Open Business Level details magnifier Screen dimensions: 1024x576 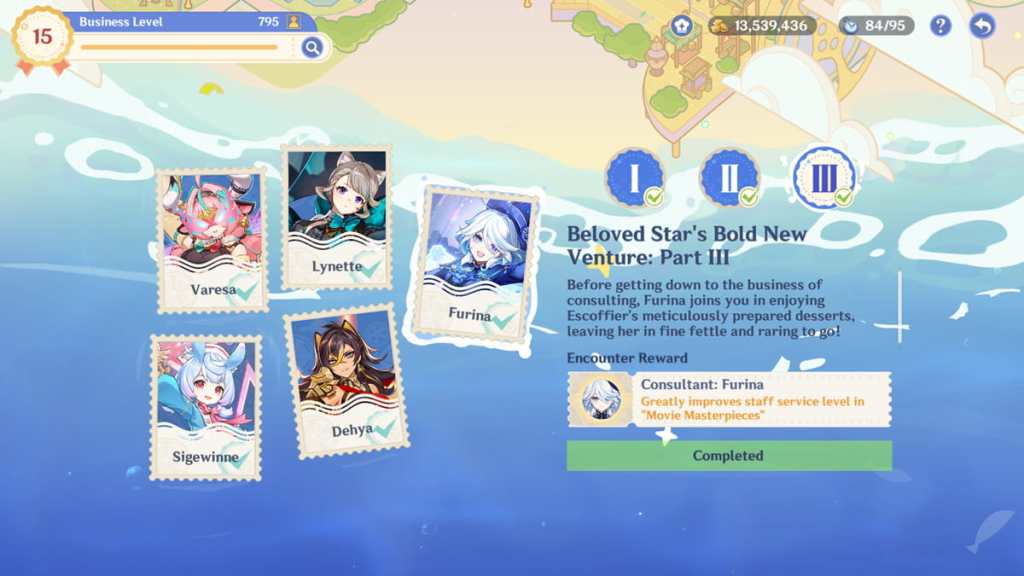coord(312,47)
